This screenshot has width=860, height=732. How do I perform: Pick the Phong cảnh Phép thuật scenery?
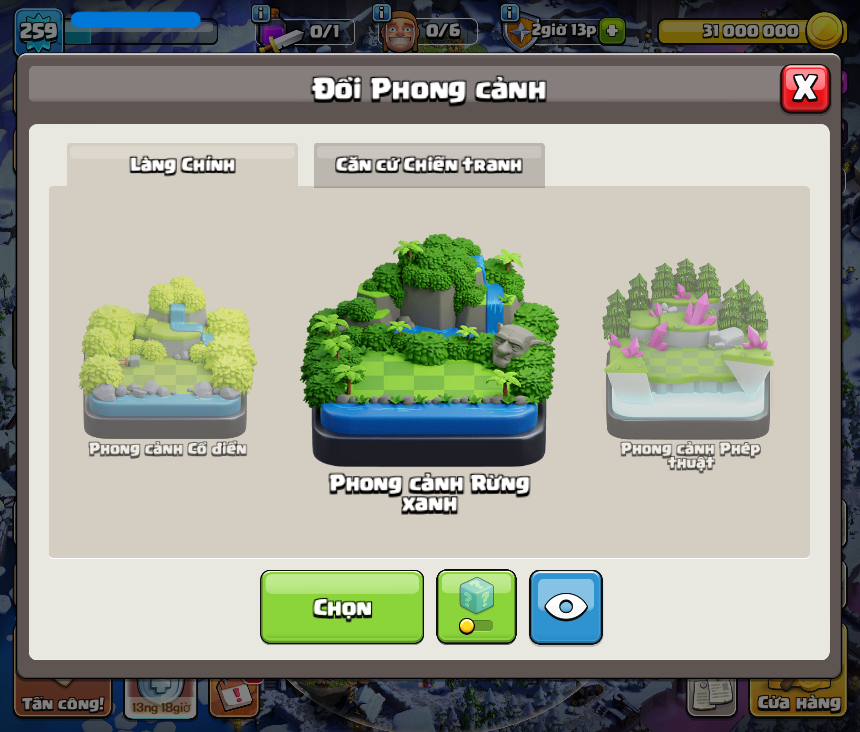pyautogui.click(x=689, y=350)
